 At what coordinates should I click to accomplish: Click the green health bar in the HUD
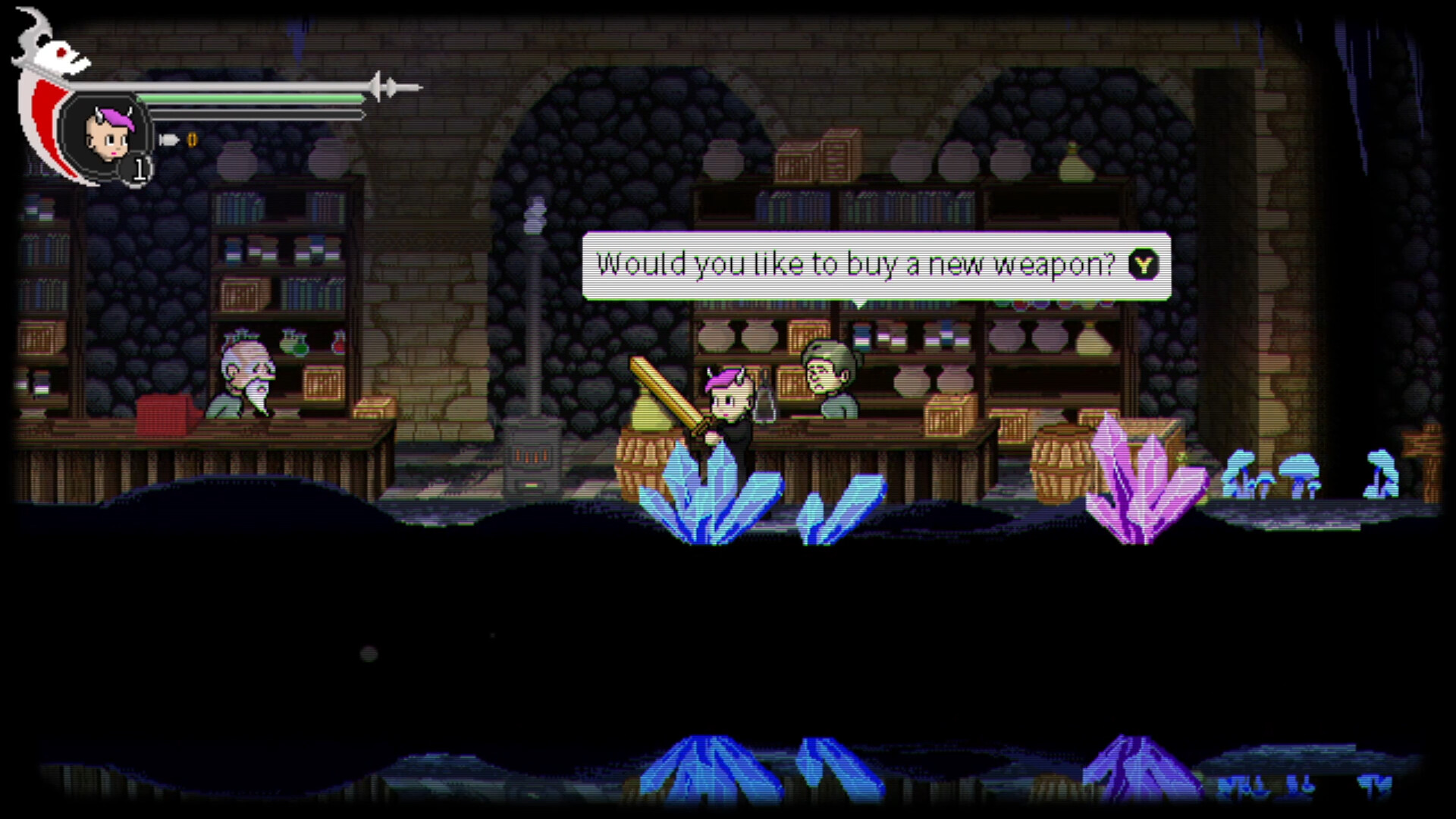[x=250, y=97]
